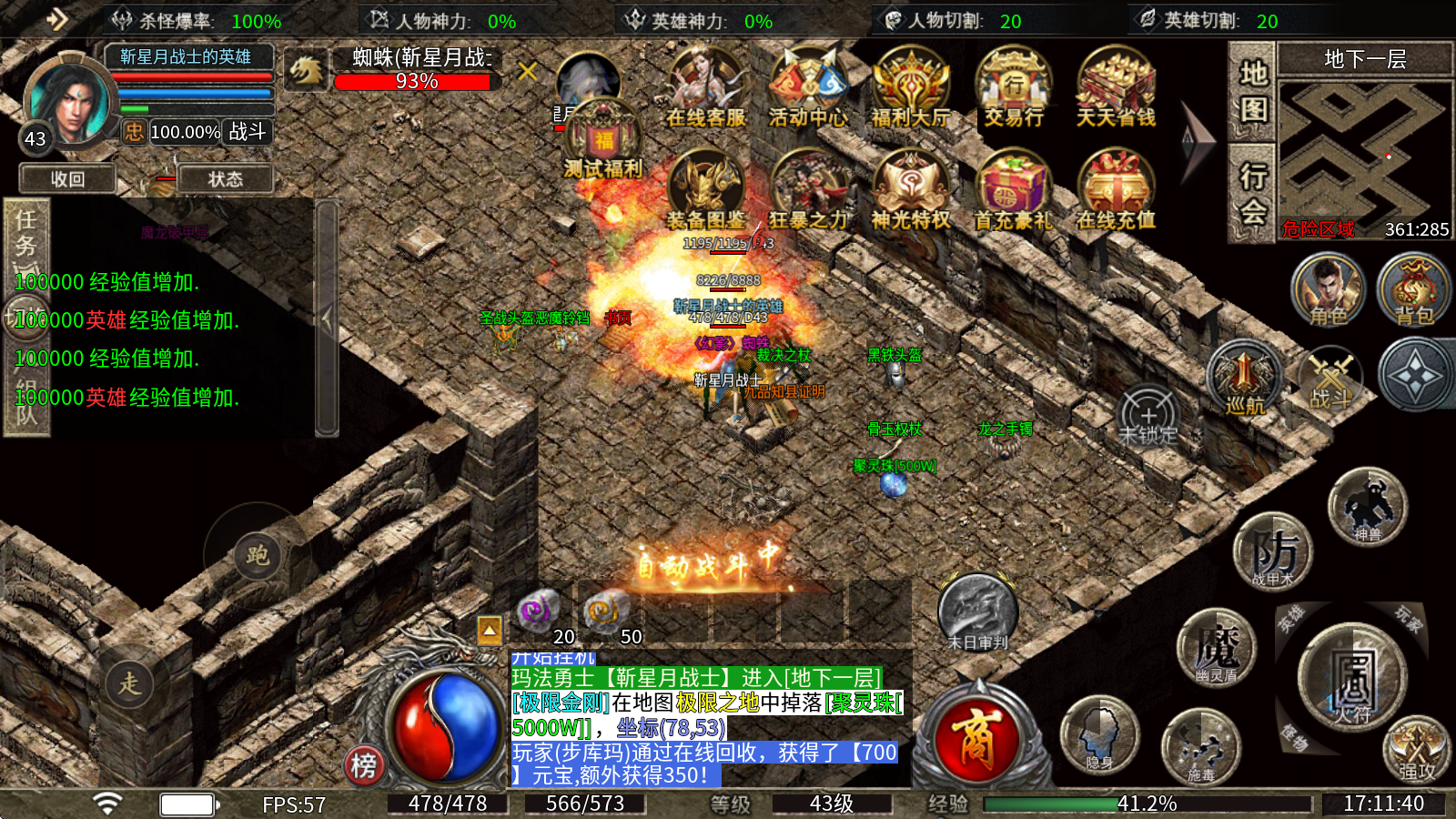Activate the 幽灵盾 ghost shield skill
This screenshot has height=819, width=1456.
(1216, 649)
